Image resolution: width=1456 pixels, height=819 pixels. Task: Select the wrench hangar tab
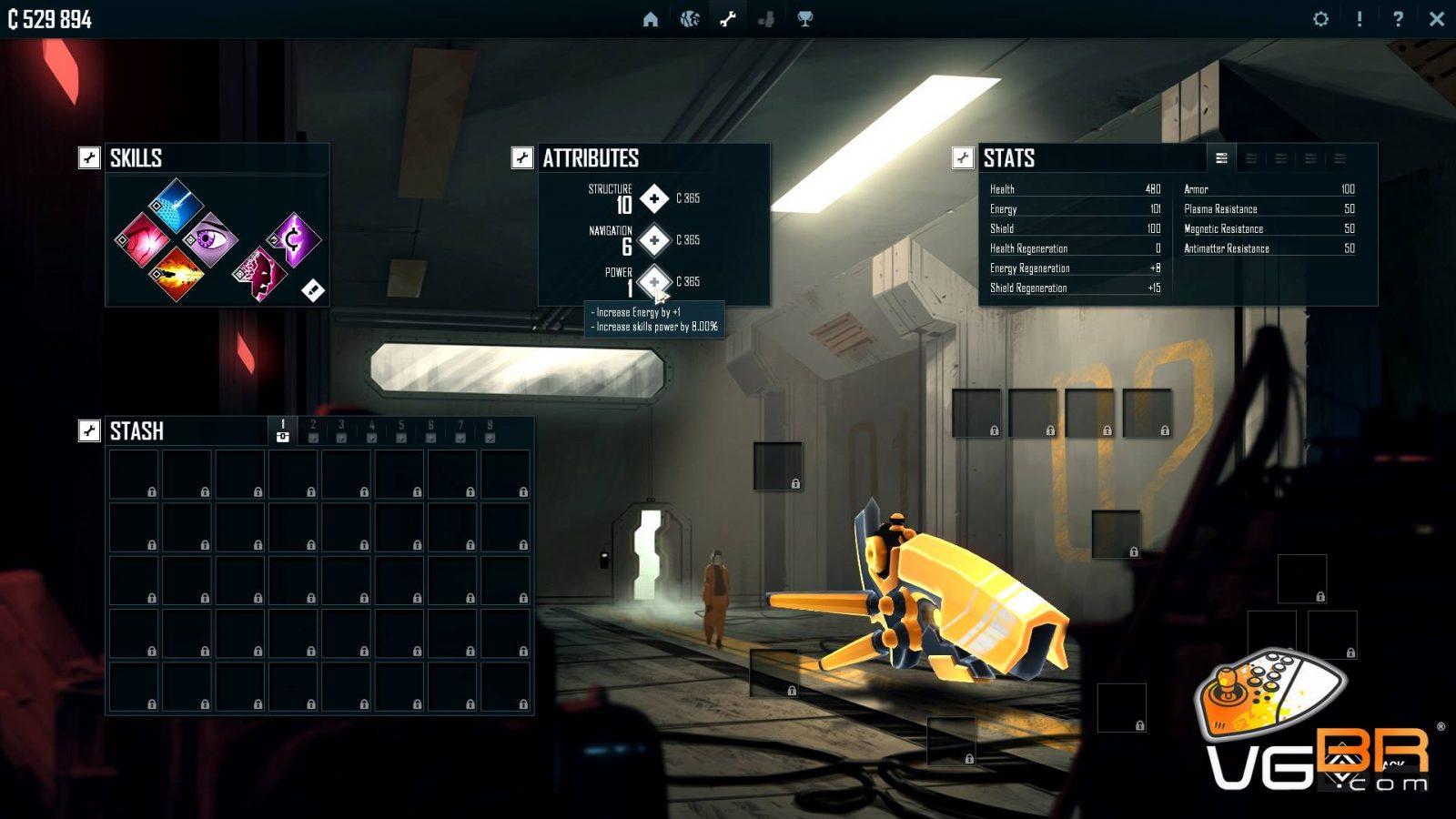728,19
